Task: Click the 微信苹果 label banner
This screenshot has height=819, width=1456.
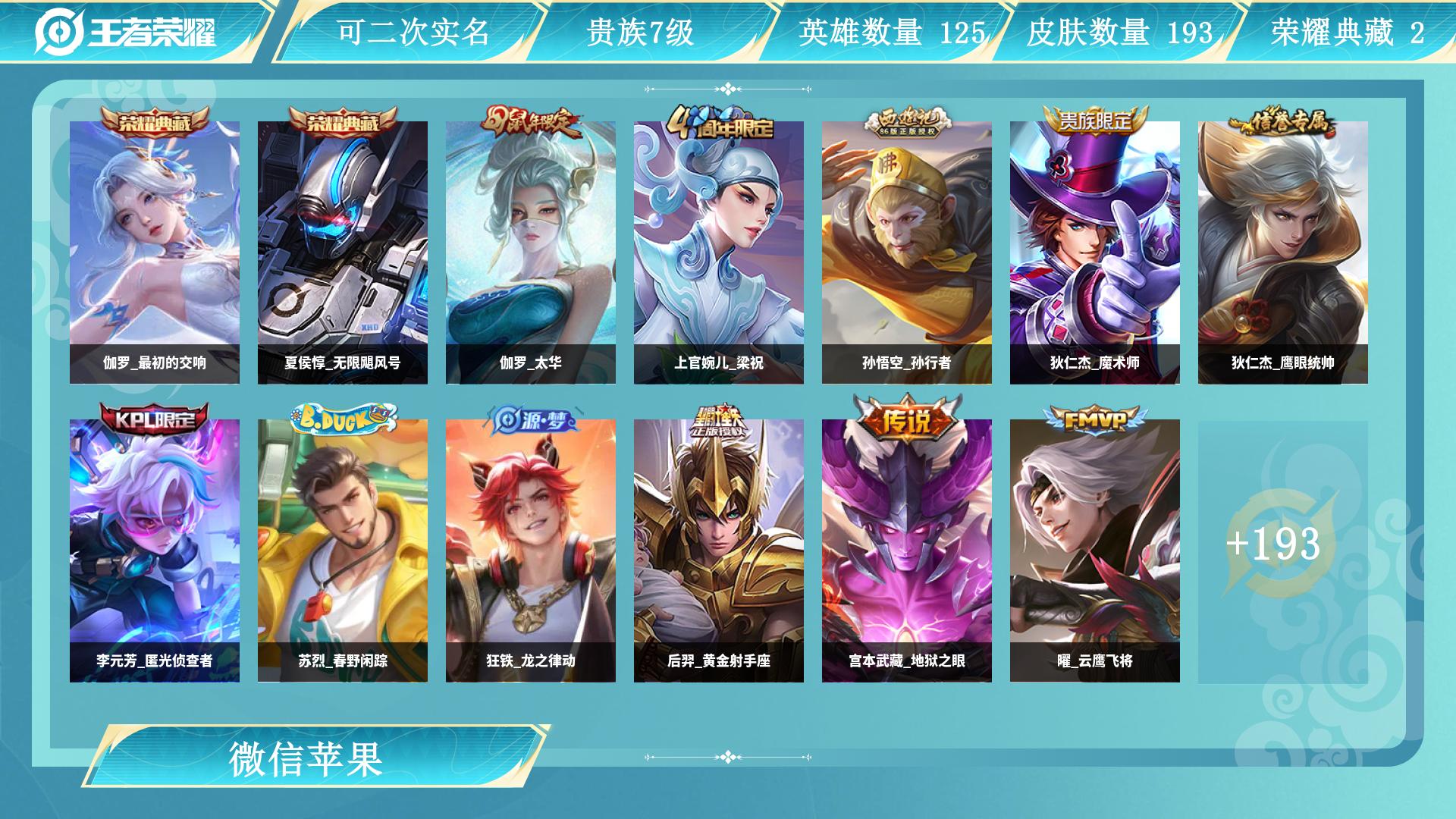Action: (306, 758)
